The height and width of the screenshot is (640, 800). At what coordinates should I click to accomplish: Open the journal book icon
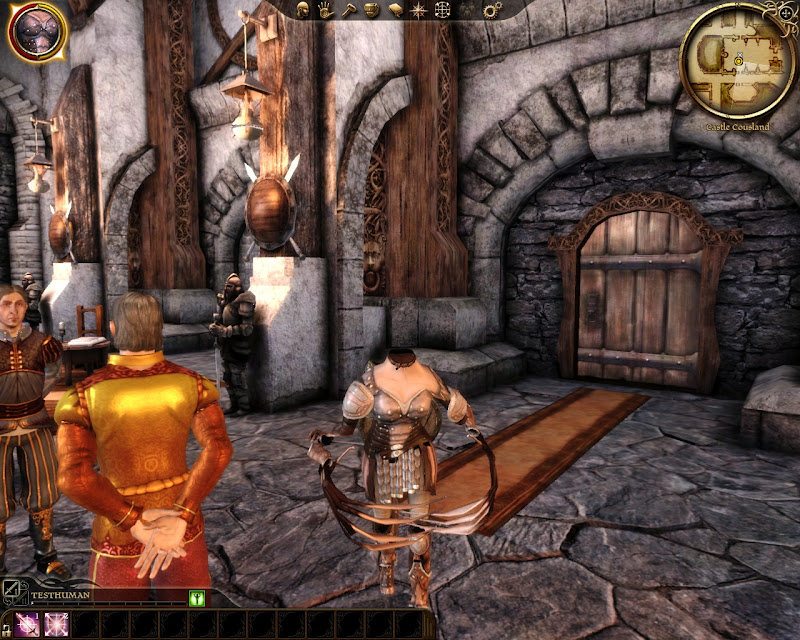(x=395, y=10)
